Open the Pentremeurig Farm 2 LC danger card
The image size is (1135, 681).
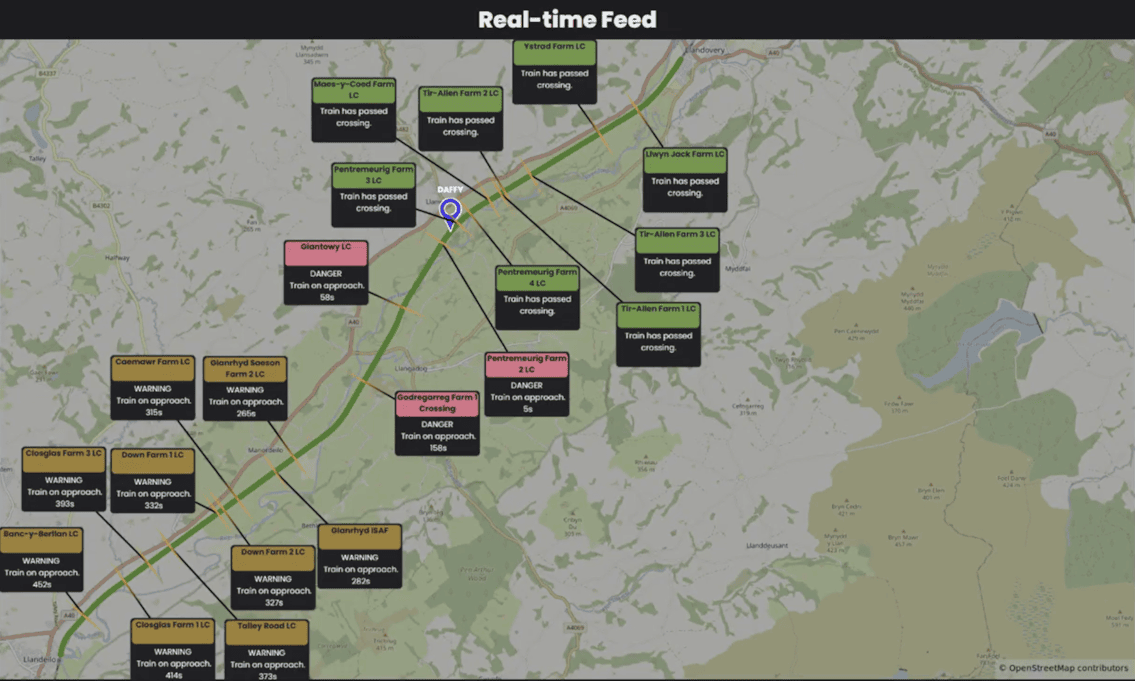[527, 383]
